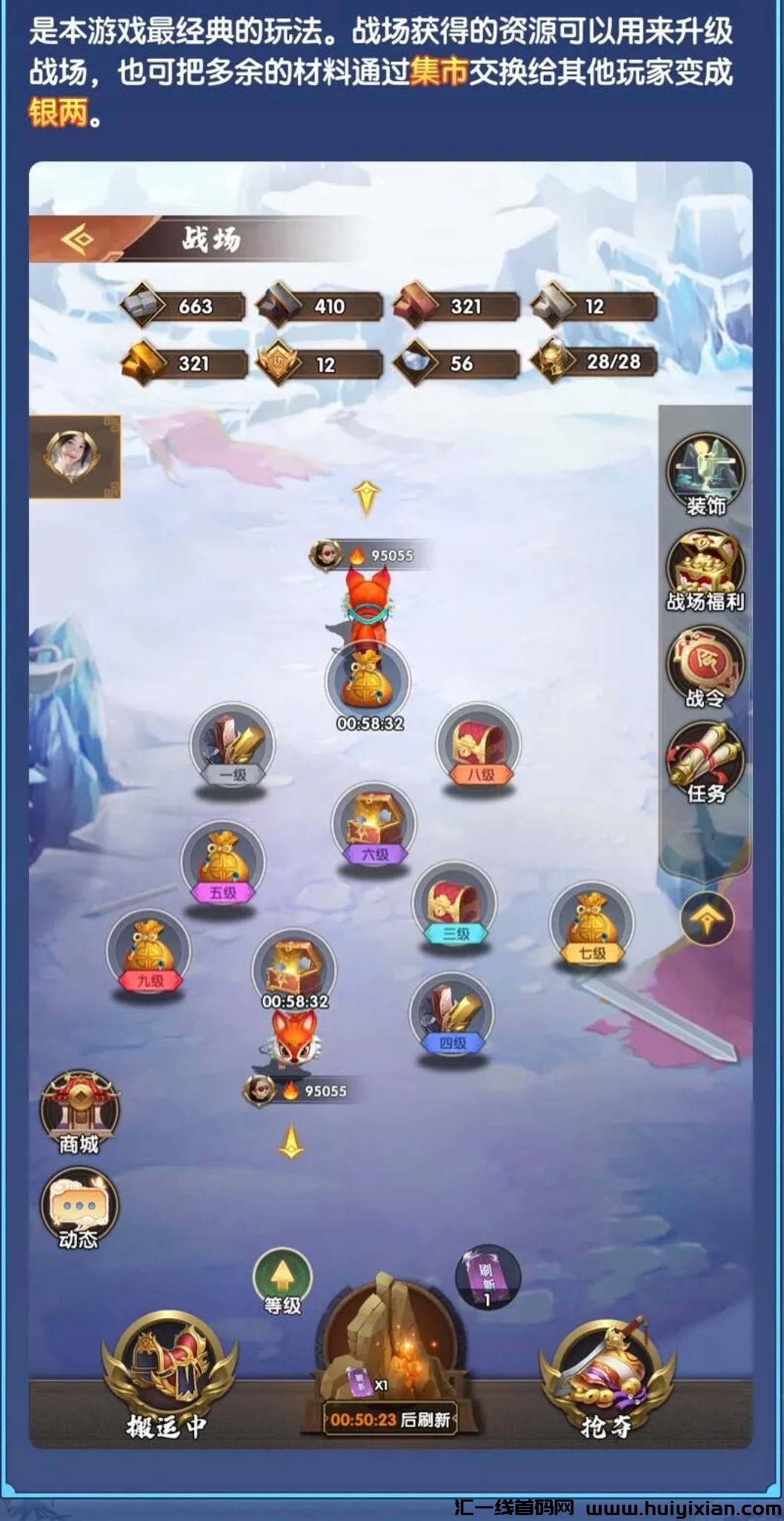Select the 五级 gold pouch node
The image size is (784, 1521).
(222, 862)
